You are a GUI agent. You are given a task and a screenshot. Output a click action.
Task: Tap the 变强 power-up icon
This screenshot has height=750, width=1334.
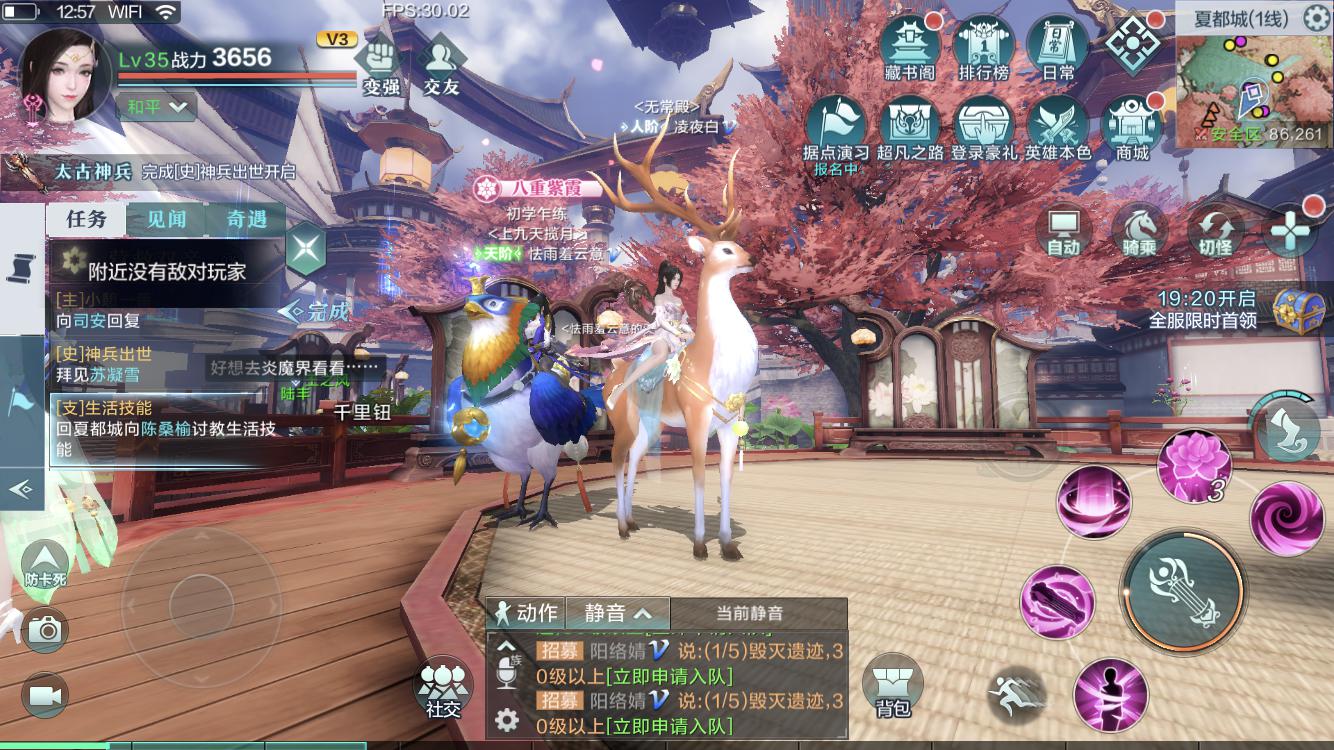click(x=381, y=64)
